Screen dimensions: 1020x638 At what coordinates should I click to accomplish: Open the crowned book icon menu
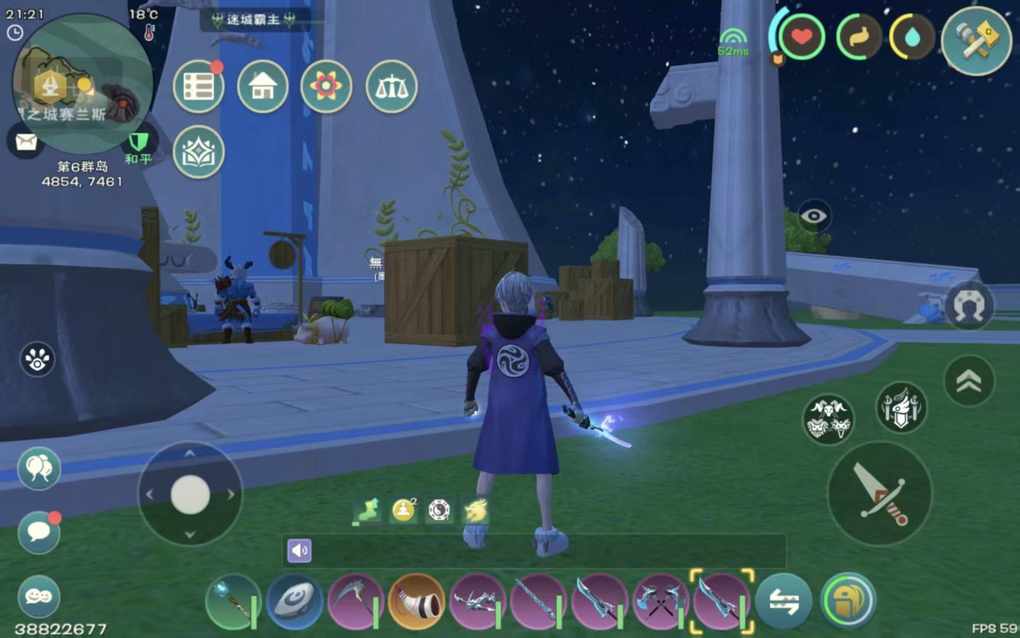click(x=198, y=152)
